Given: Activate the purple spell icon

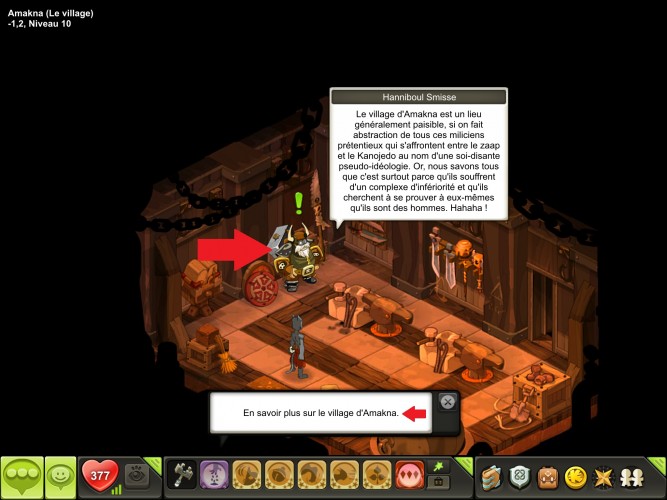Looking at the screenshot, I should click(214, 474).
